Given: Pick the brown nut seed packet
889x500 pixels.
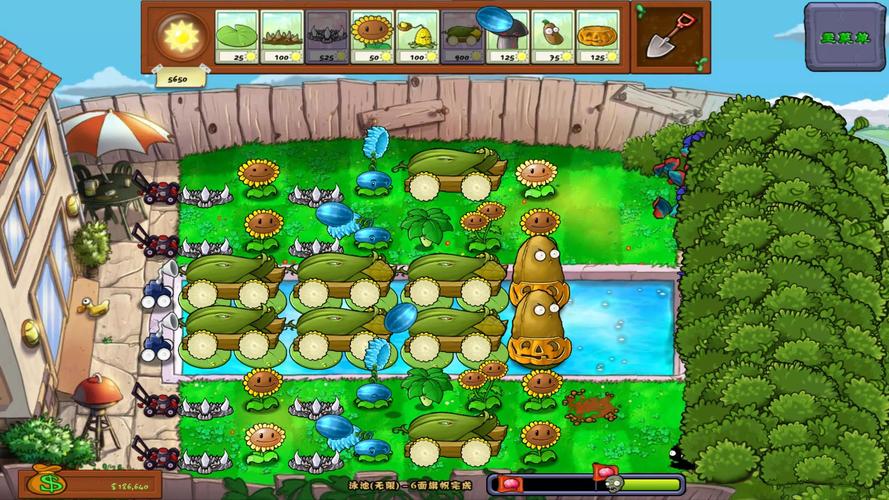Looking at the screenshot, I should tap(552, 37).
